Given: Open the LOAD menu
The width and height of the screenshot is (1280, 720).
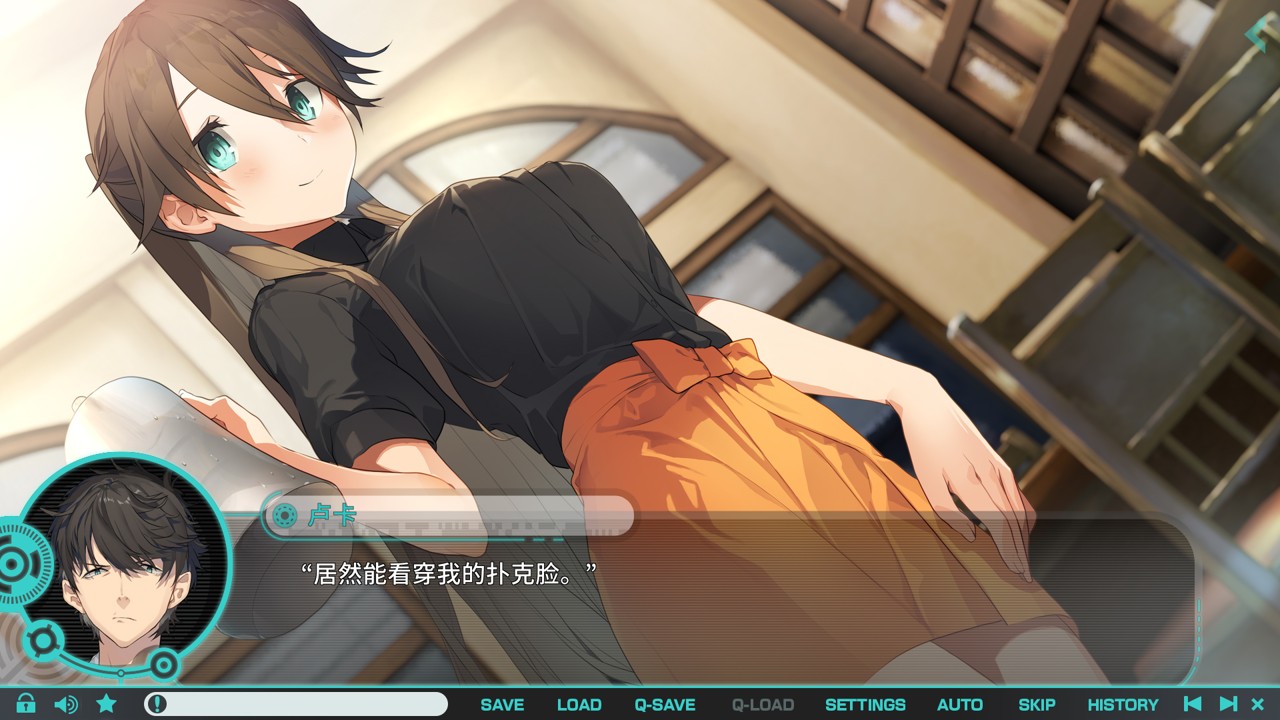Looking at the screenshot, I should click(x=579, y=704).
